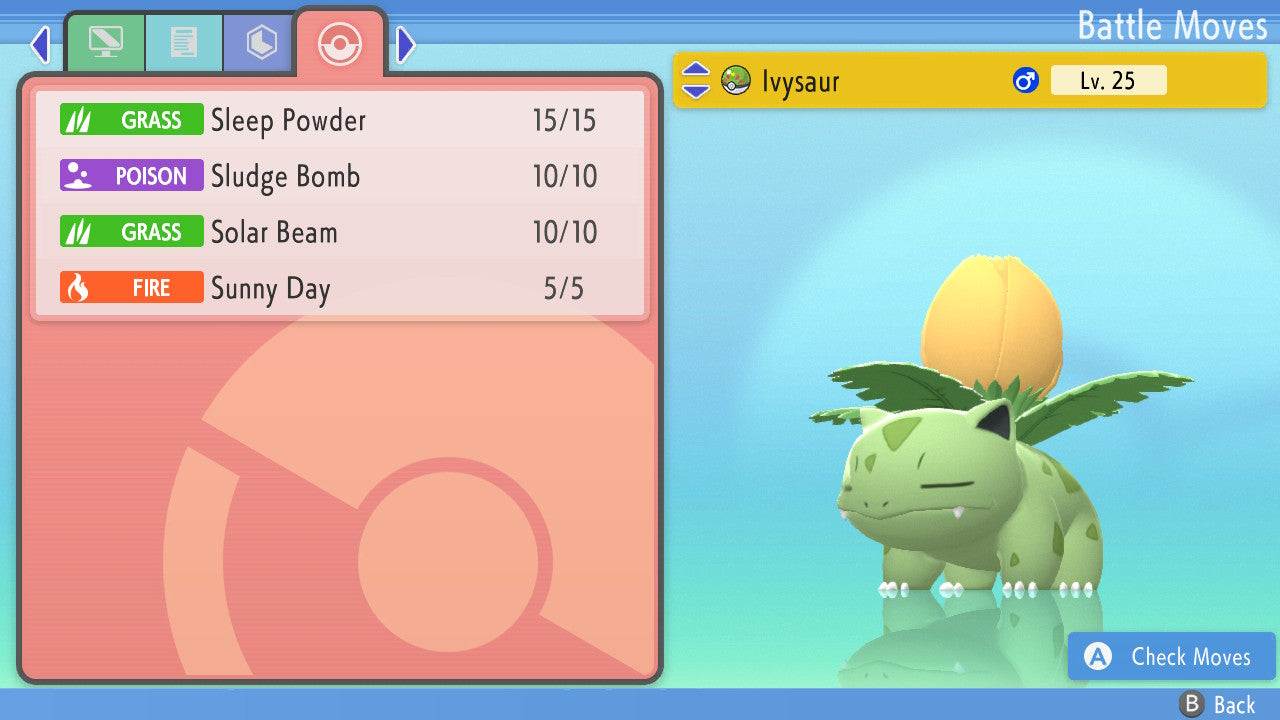Screen dimensions: 1280x720
Task: Open the teal trainer memo tab icon
Action: [x=184, y=42]
